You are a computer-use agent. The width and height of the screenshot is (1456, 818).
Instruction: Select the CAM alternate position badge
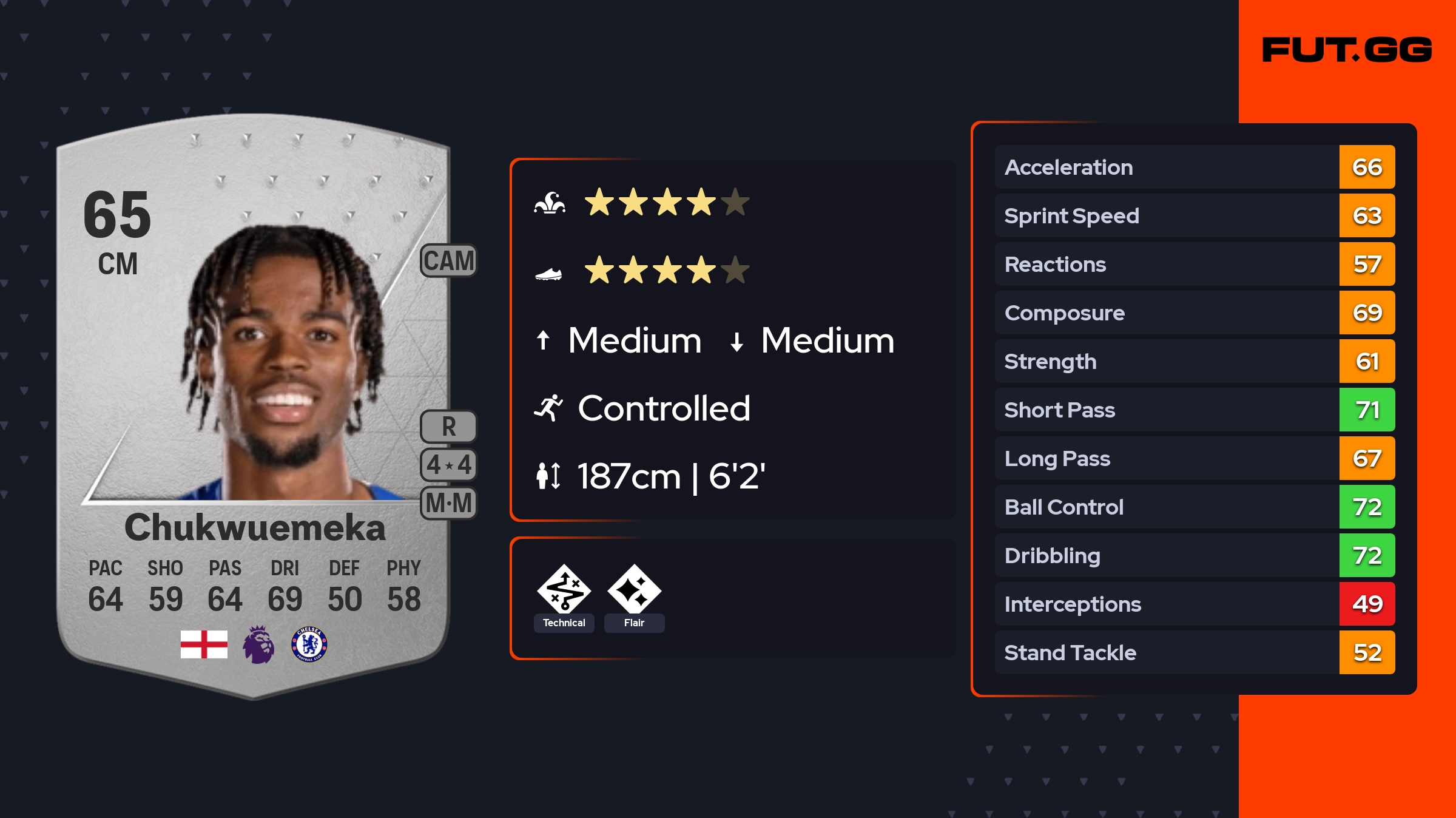[x=448, y=261]
